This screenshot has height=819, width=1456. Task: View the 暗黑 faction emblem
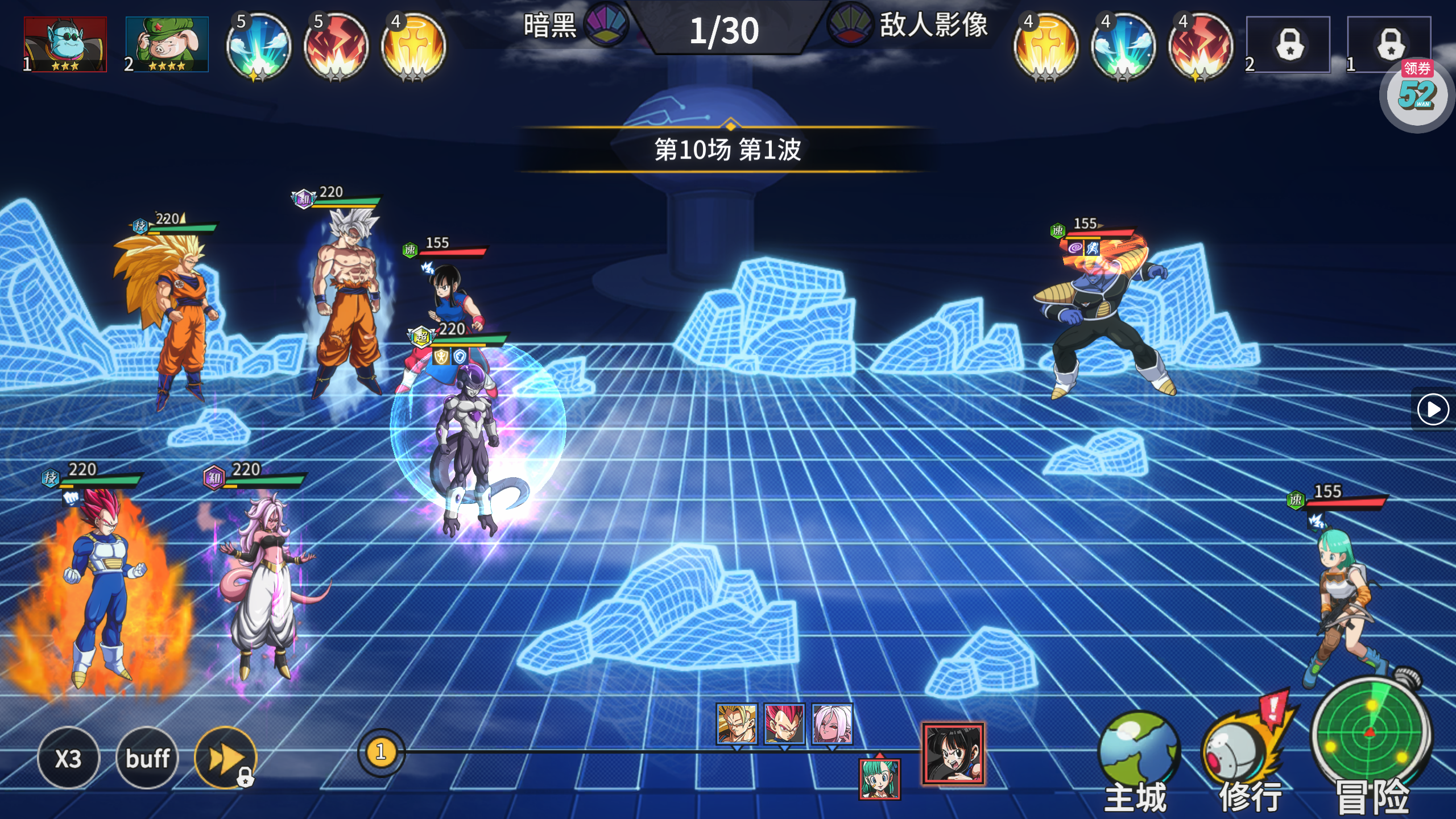point(606,25)
